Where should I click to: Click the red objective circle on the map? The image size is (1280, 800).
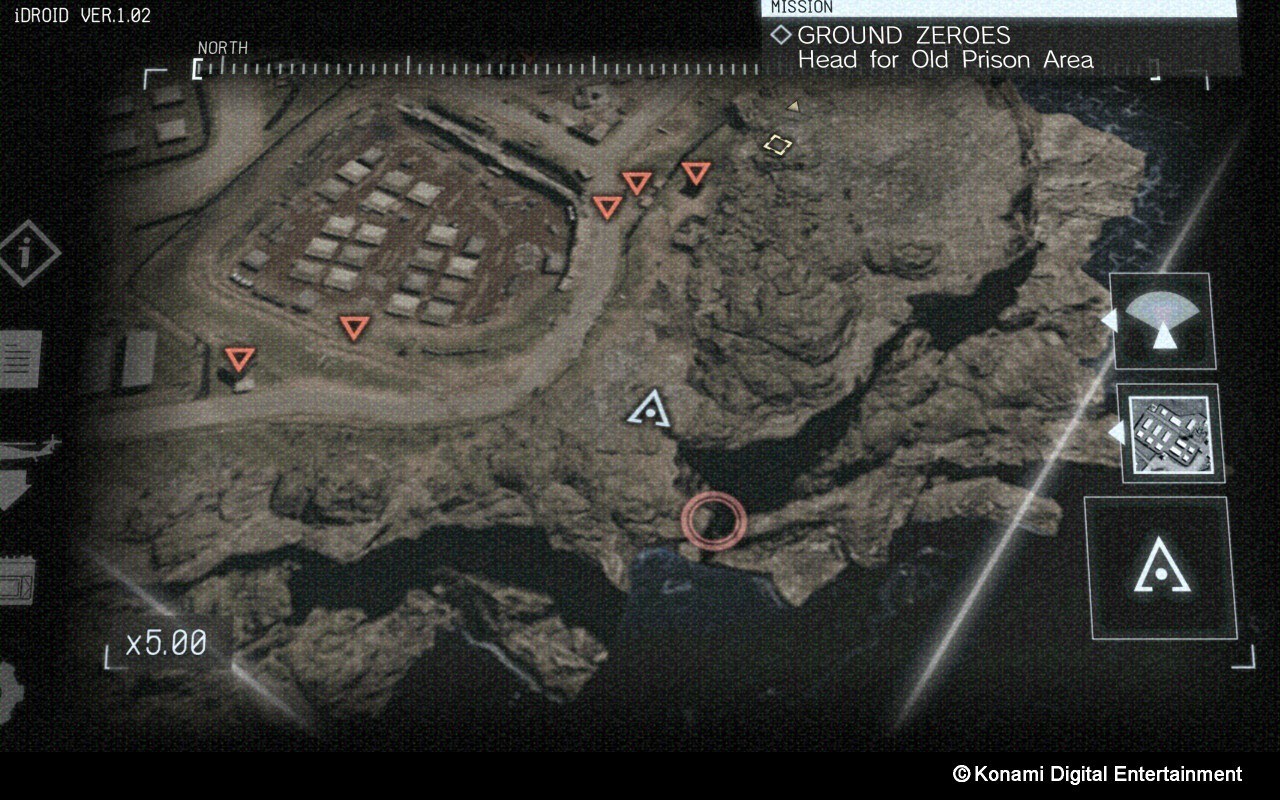714,519
